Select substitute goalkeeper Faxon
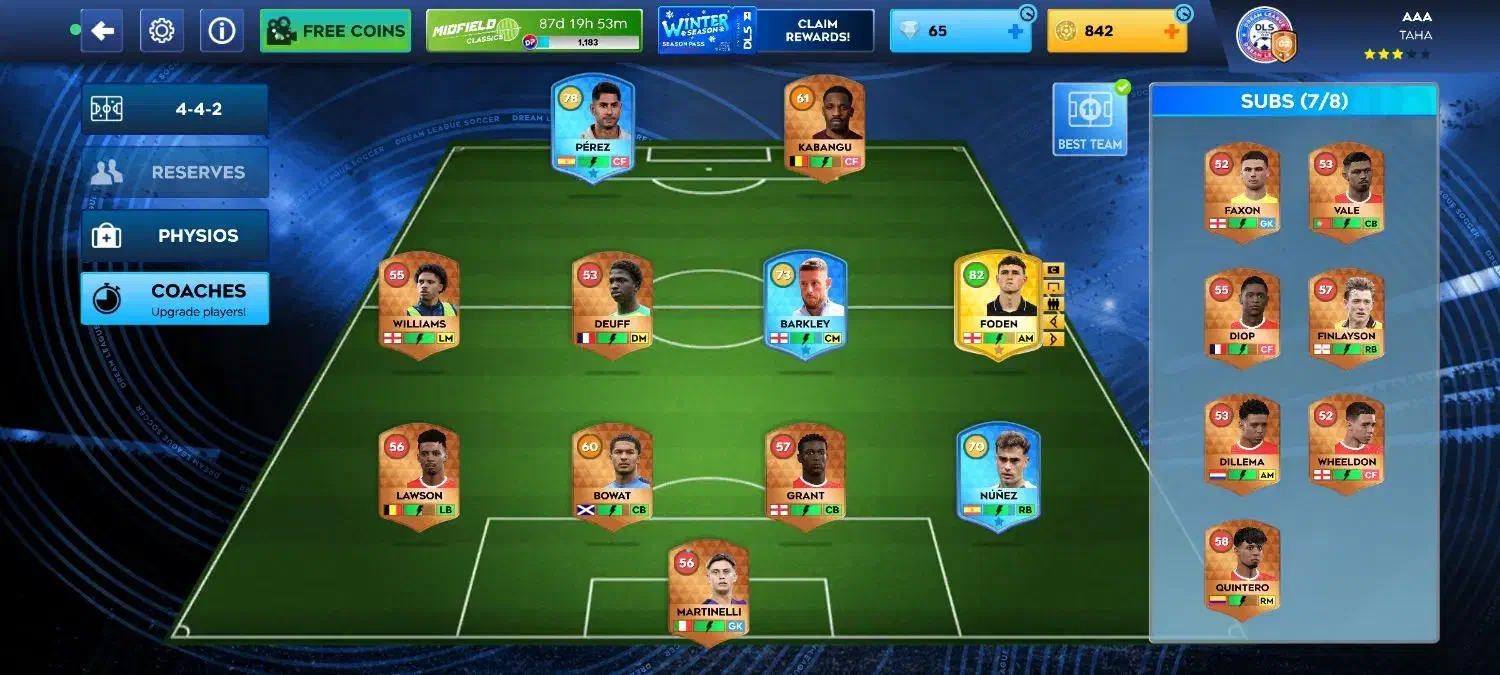 pos(1242,190)
